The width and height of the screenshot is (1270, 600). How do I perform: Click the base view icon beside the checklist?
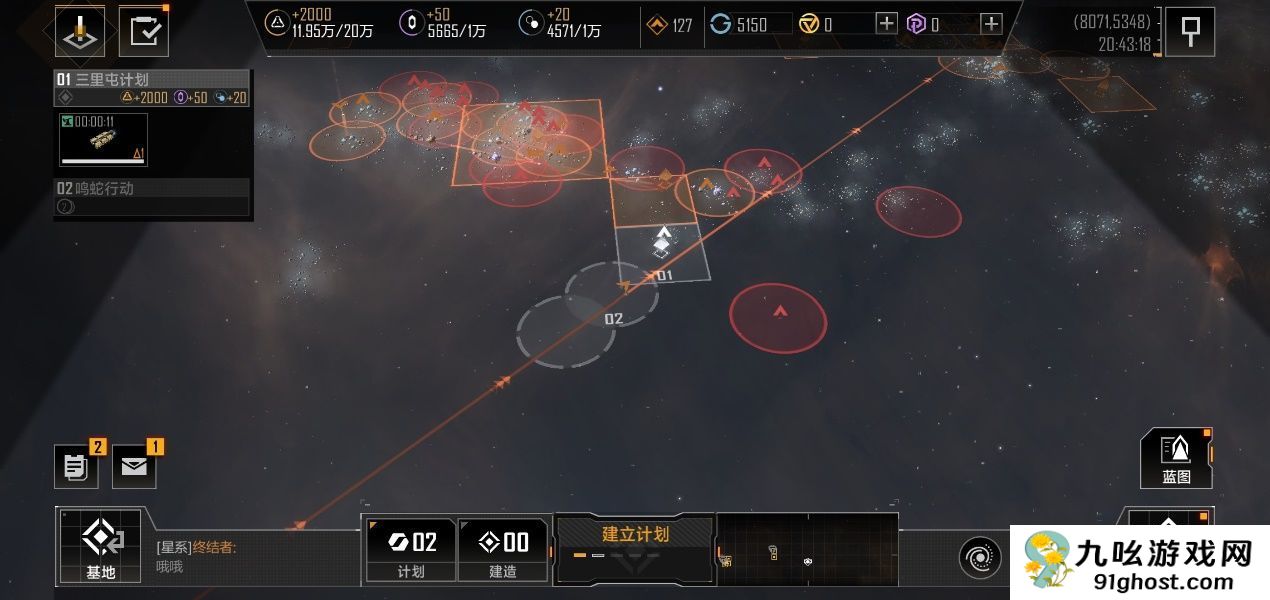click(x=80, y=32)
